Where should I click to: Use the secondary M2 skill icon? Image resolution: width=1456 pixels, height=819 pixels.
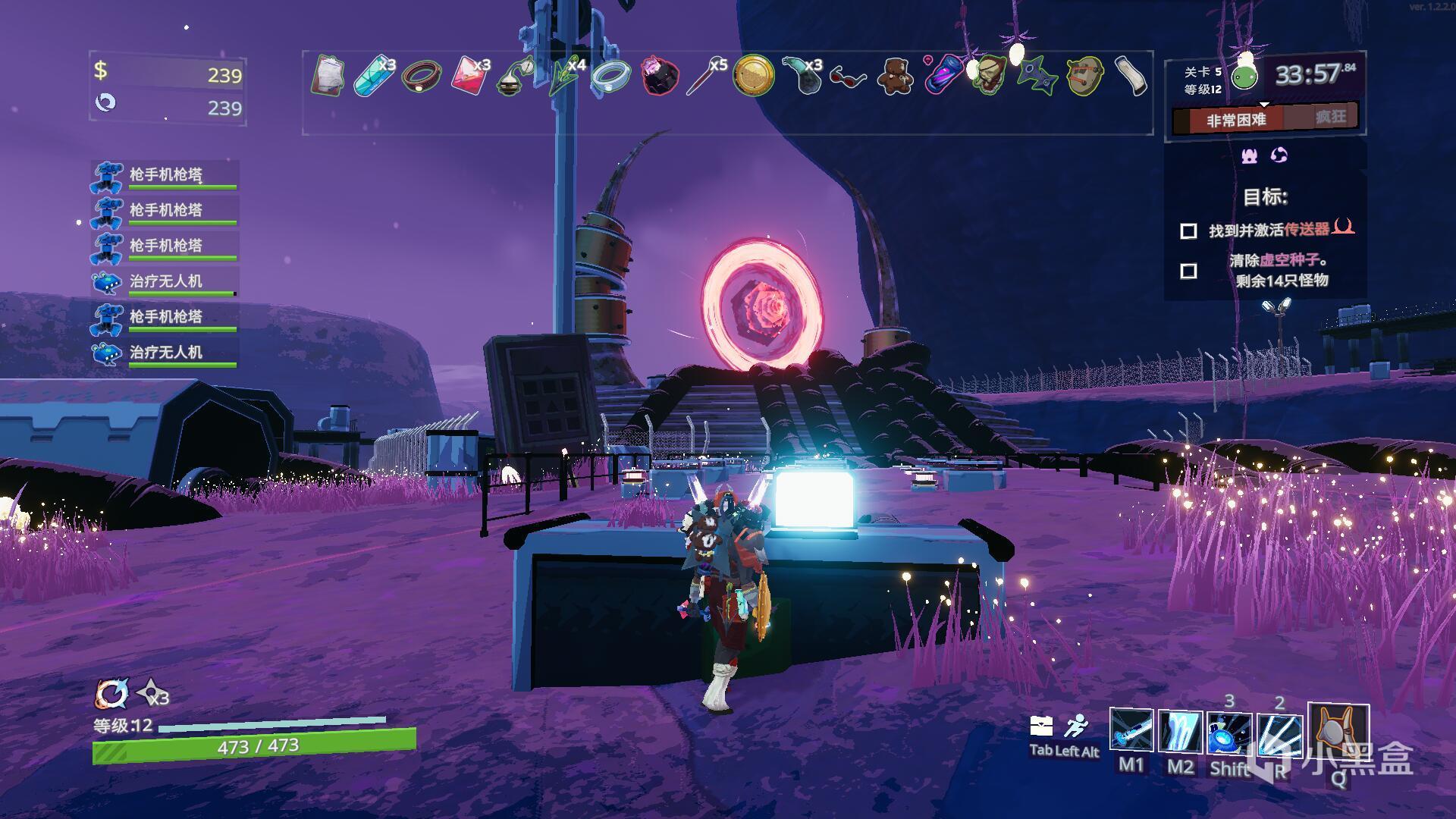pos(1180,731)
